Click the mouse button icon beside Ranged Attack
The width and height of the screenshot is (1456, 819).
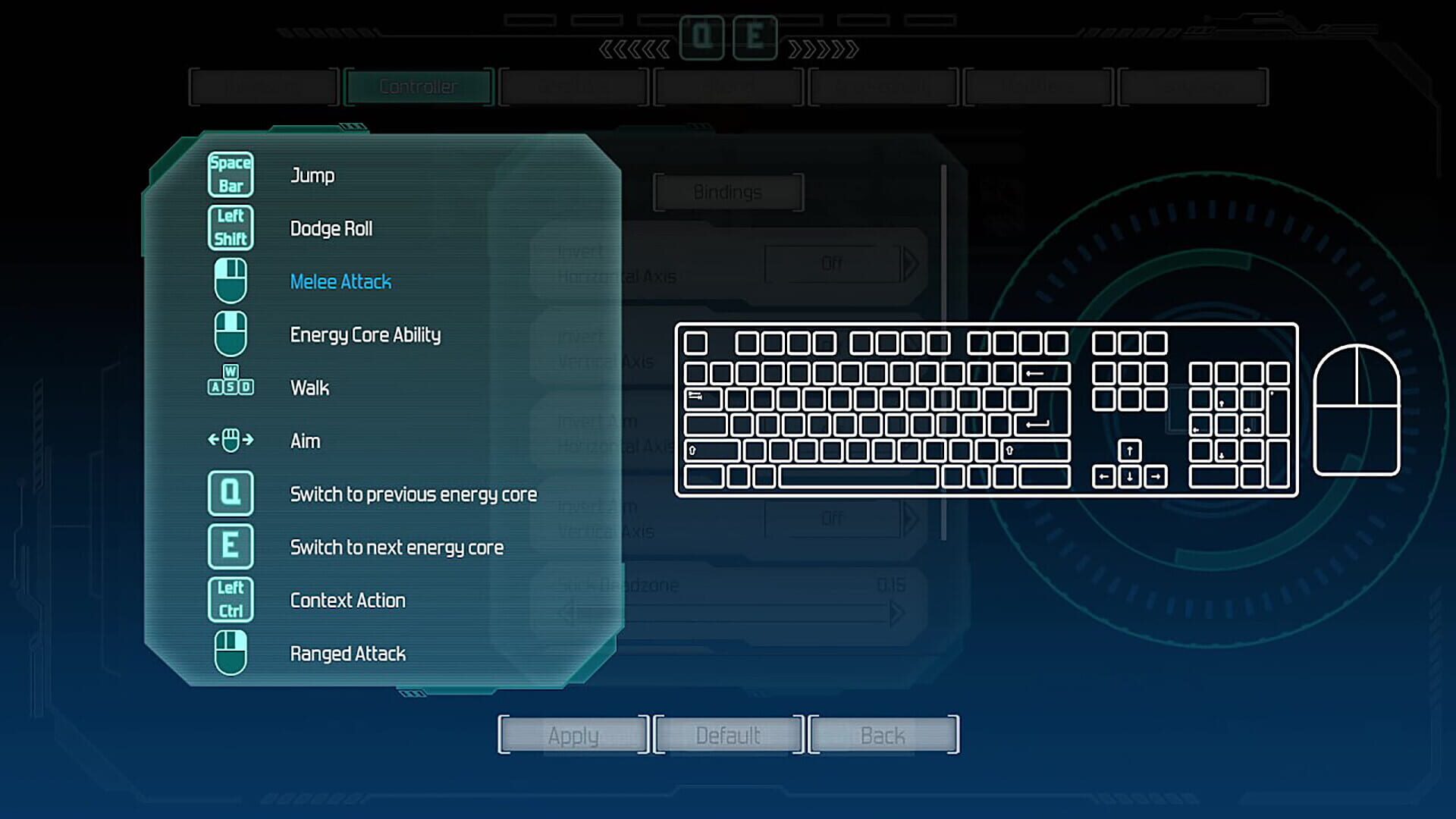pos(231,653)
